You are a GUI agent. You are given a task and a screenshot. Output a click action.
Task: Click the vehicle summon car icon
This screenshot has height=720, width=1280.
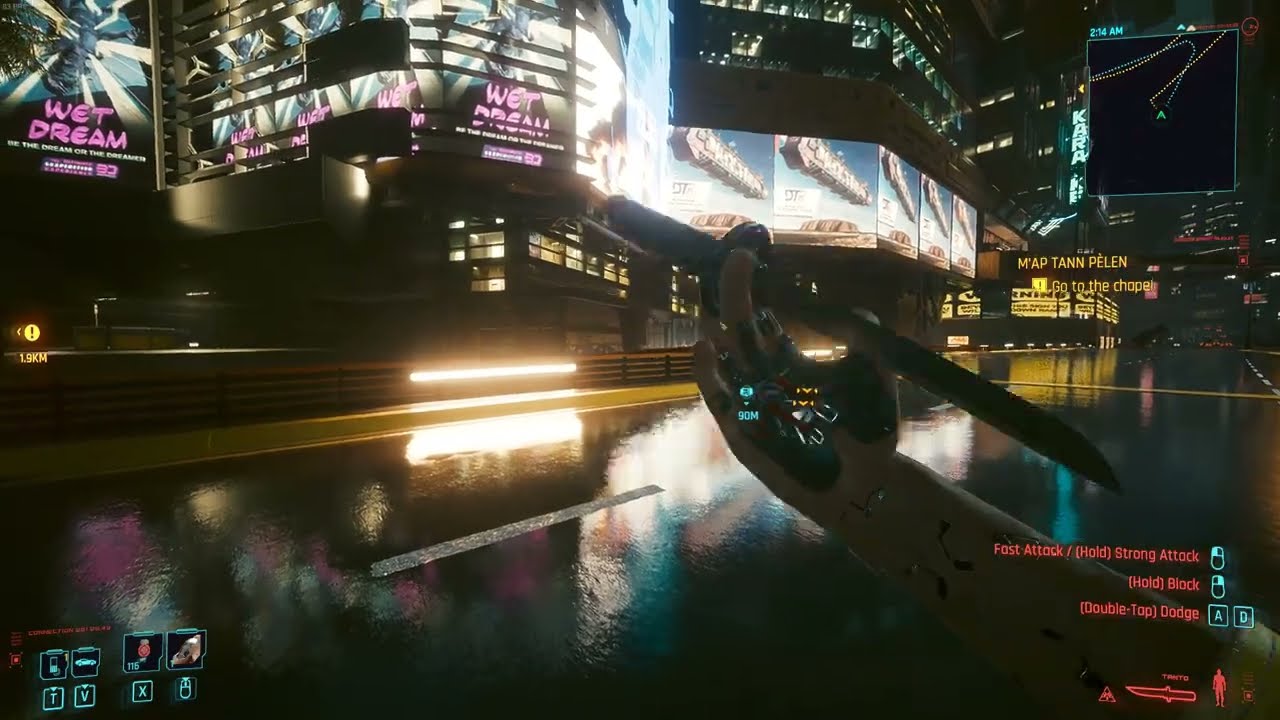click(x=84, y=662)
